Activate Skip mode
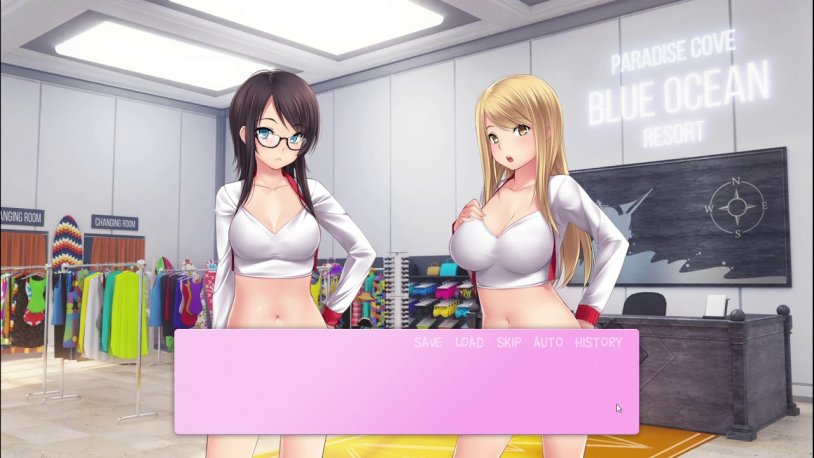This screenshot has height=458, width=814. click(x=509, y=342)
